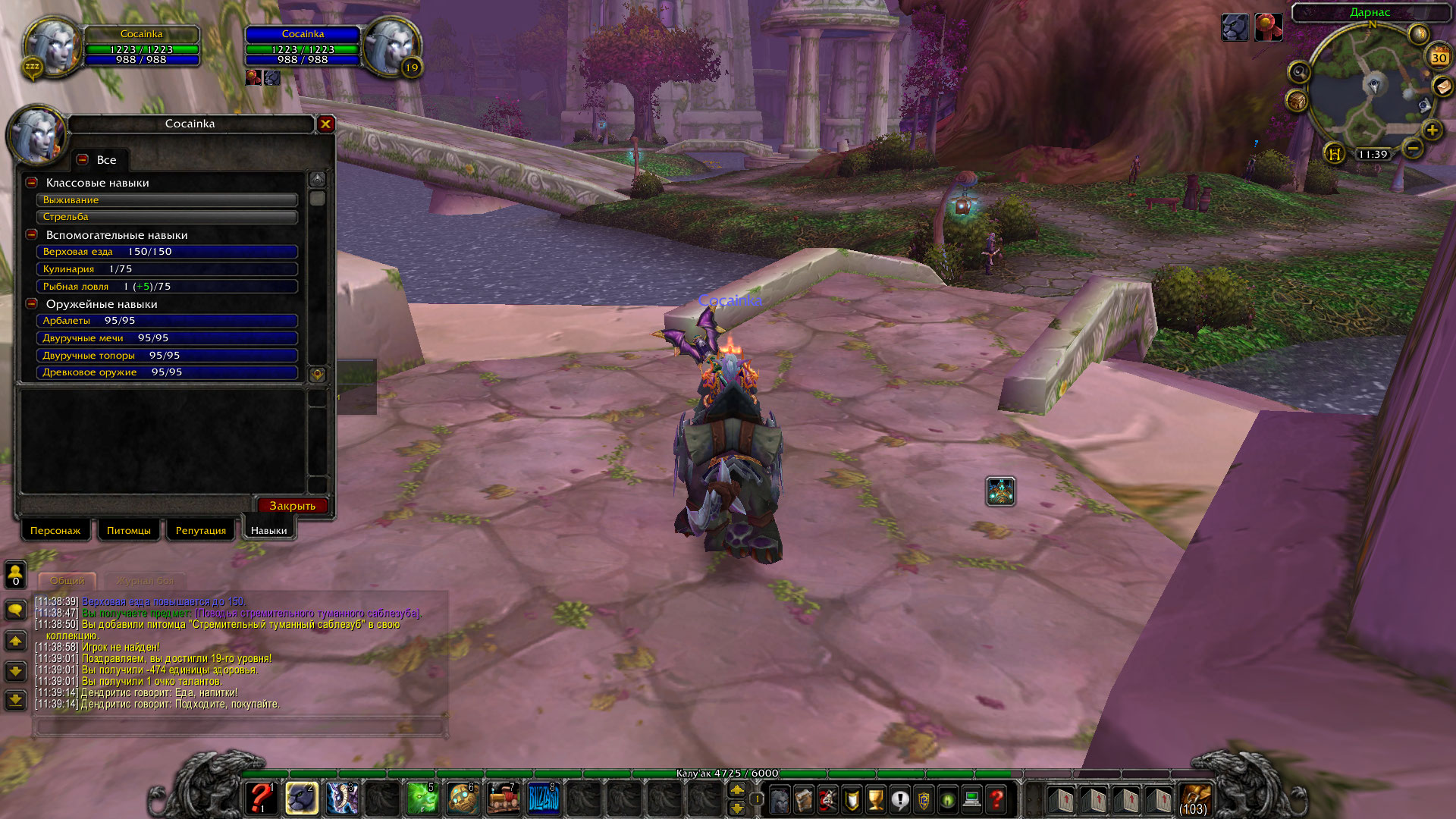
Task: Open the Питомцы tab
Action: pyautogui.click(x=128, y=530)
